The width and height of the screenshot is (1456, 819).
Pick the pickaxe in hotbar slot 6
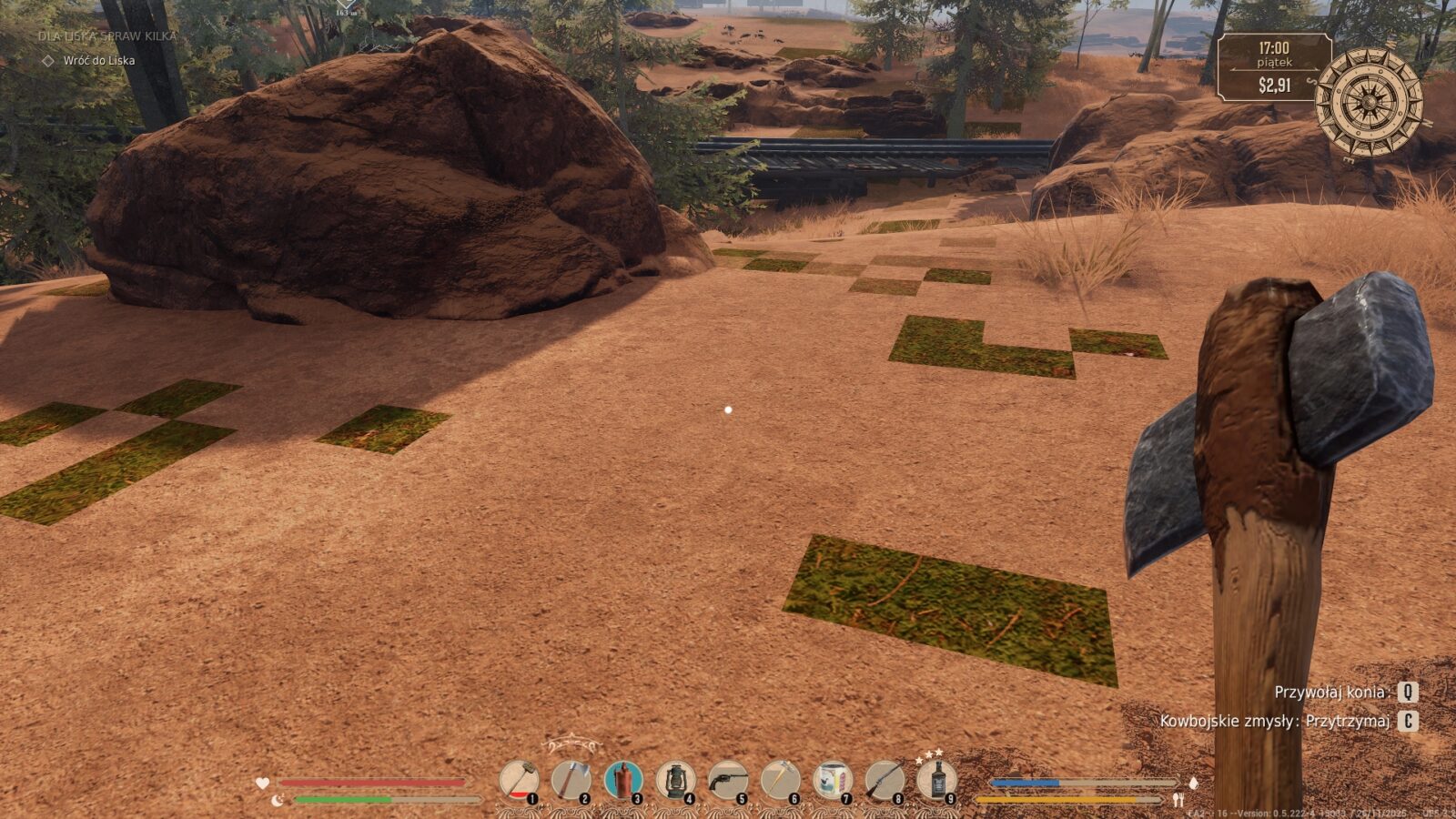[x=780, y=781]
